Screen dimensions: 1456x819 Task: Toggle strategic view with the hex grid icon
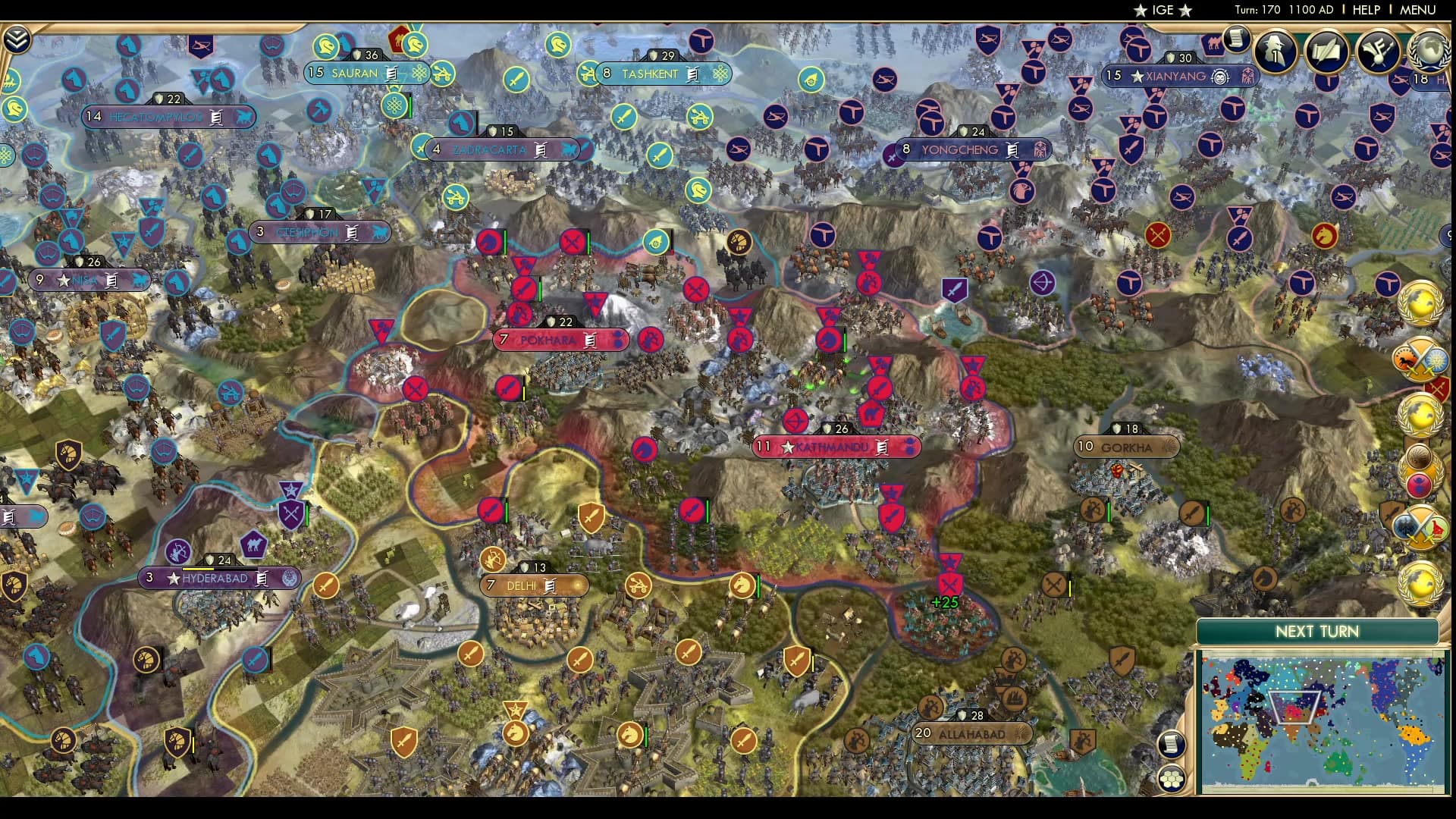pos(1173,778)
